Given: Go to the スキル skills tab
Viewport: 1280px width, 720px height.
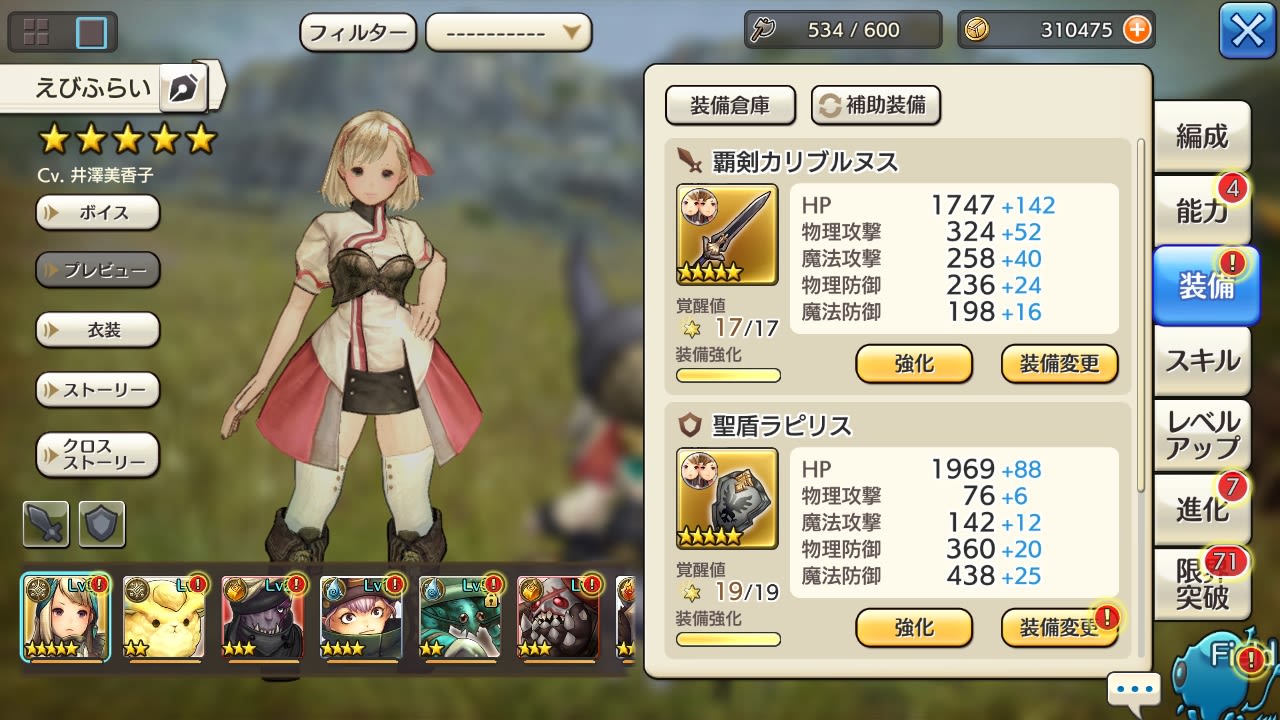Looking at the screenshot, I should [x=1201, y=361].
